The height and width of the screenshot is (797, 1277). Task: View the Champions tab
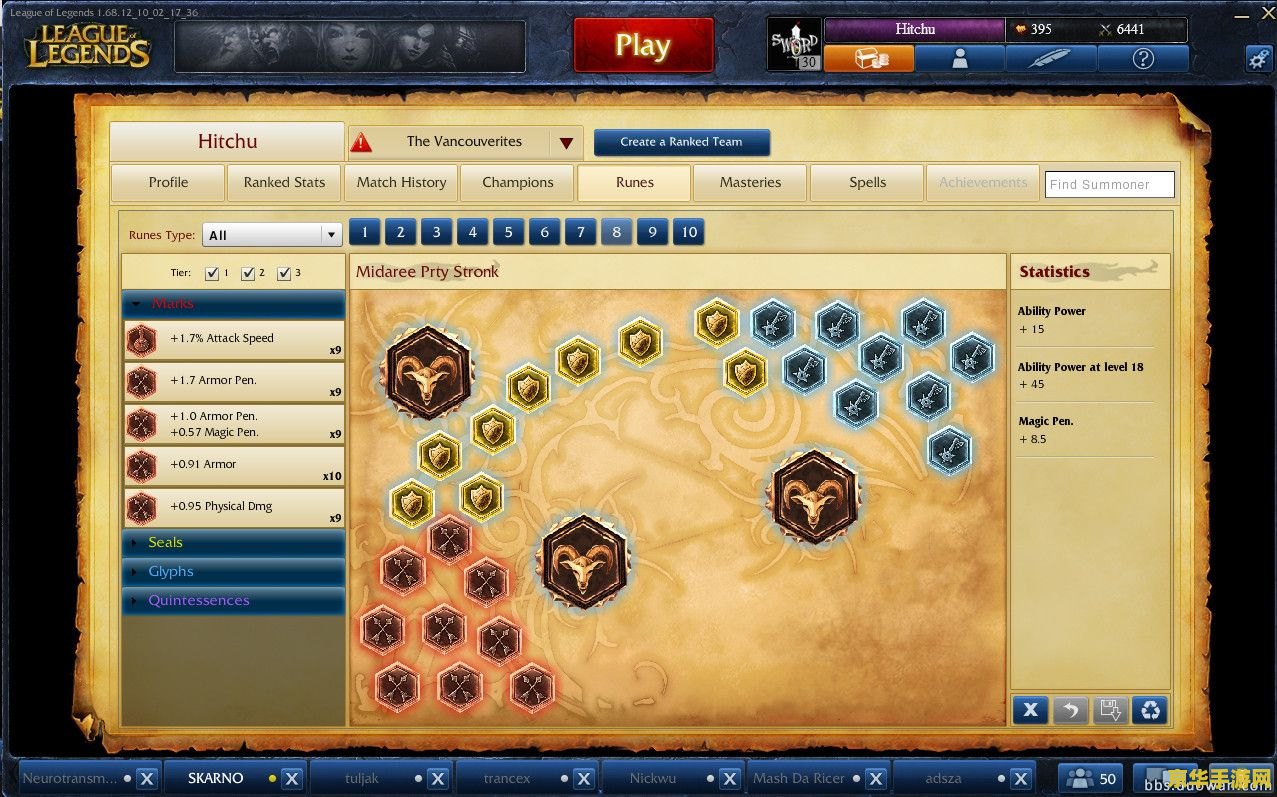click(x=517, y=182)
